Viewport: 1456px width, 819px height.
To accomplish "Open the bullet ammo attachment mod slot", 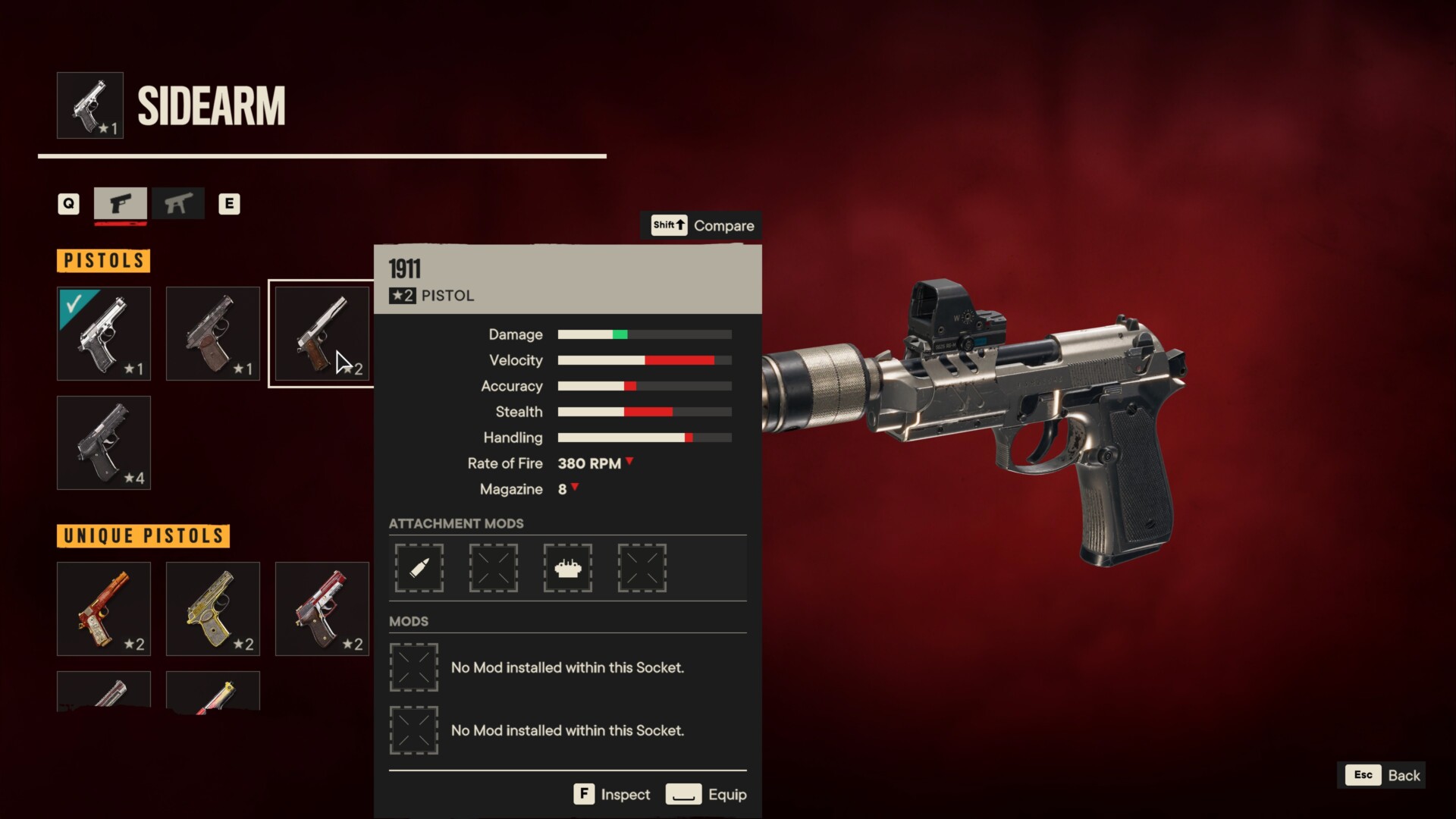I will tap(419, 568).
